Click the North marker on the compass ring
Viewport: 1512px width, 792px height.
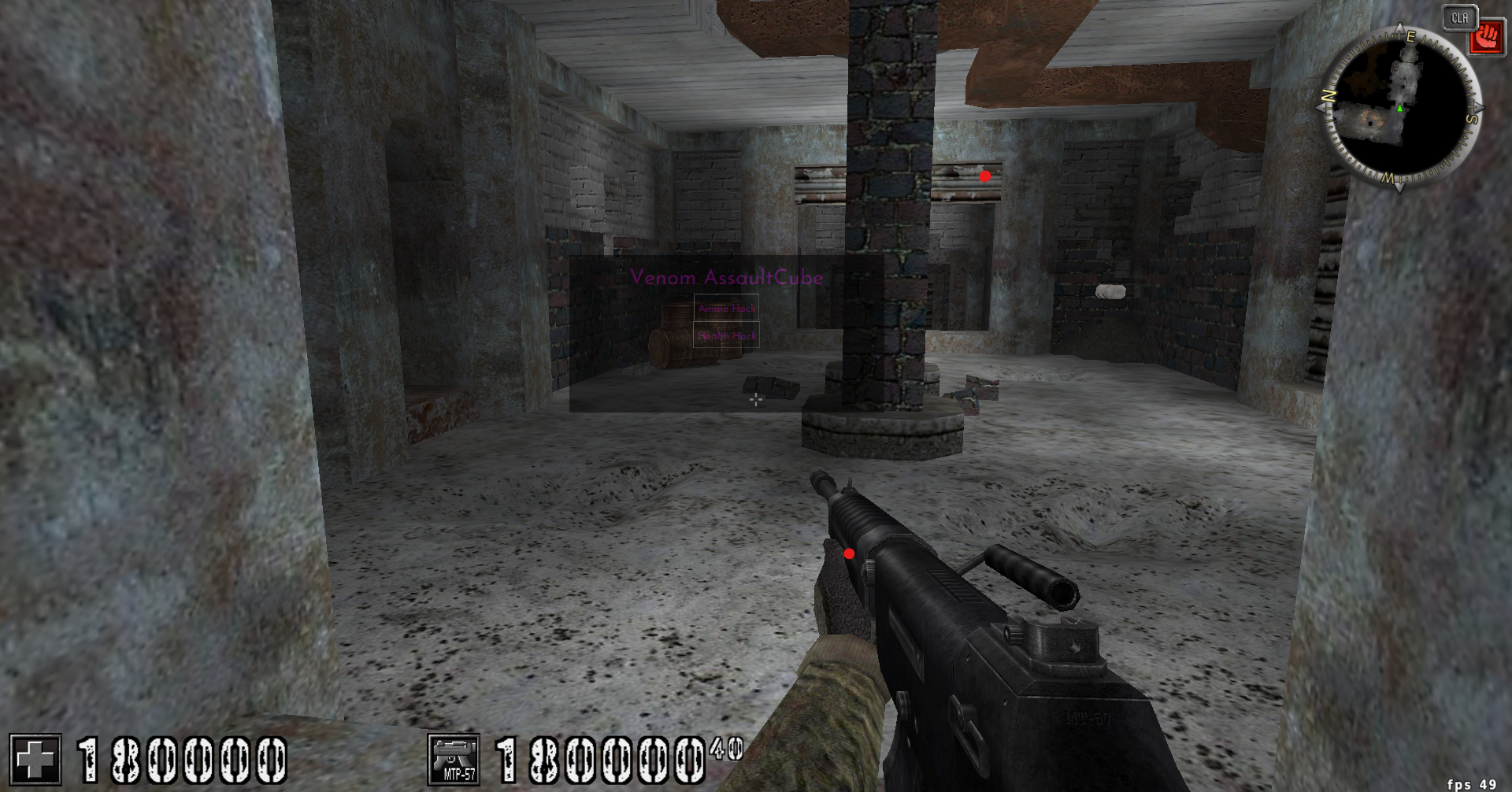(x=1327, y=94)
